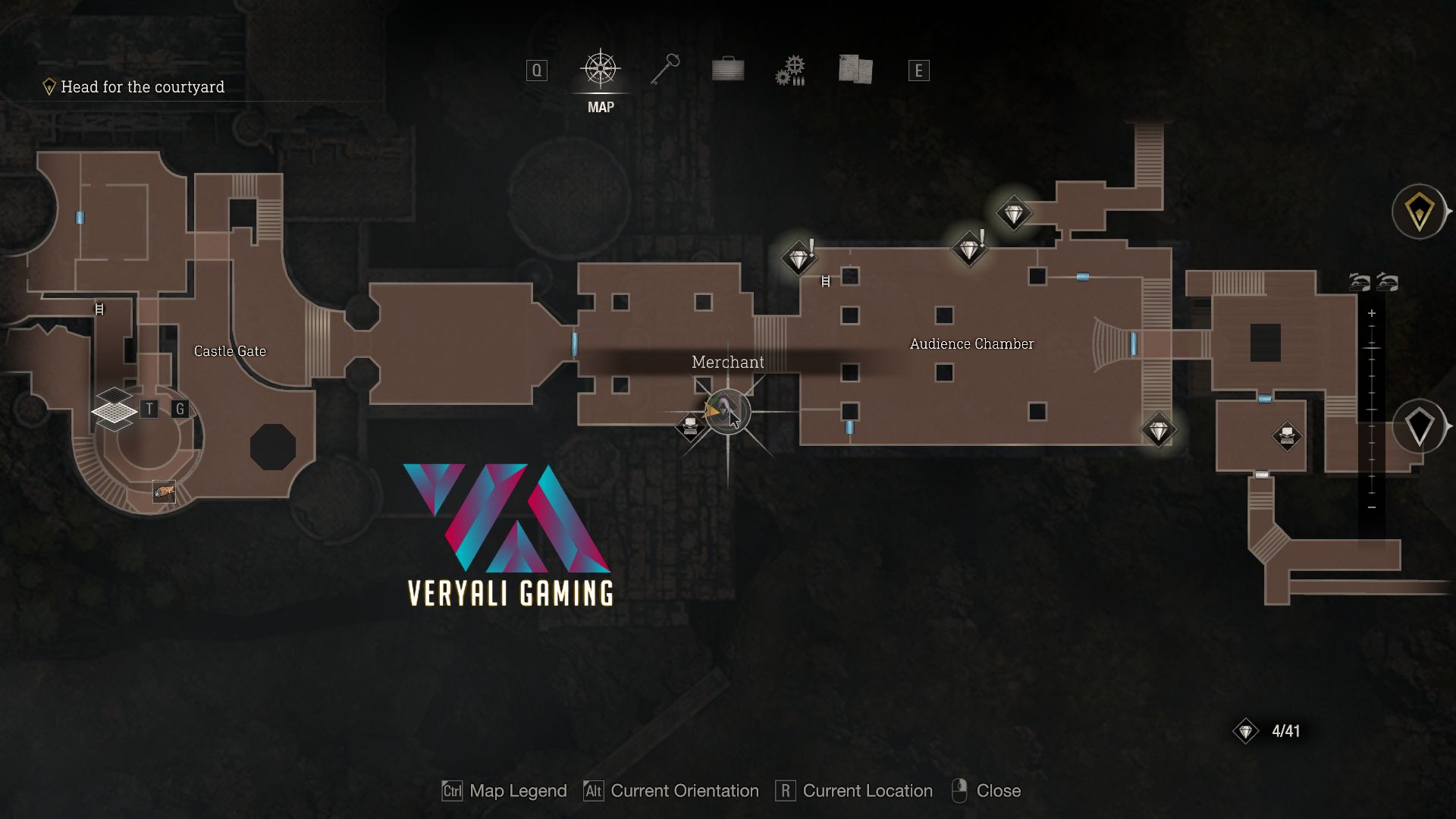Select the Merchant marker on the map
This screenshot has width=1456, height=819.
click(727, 411)
